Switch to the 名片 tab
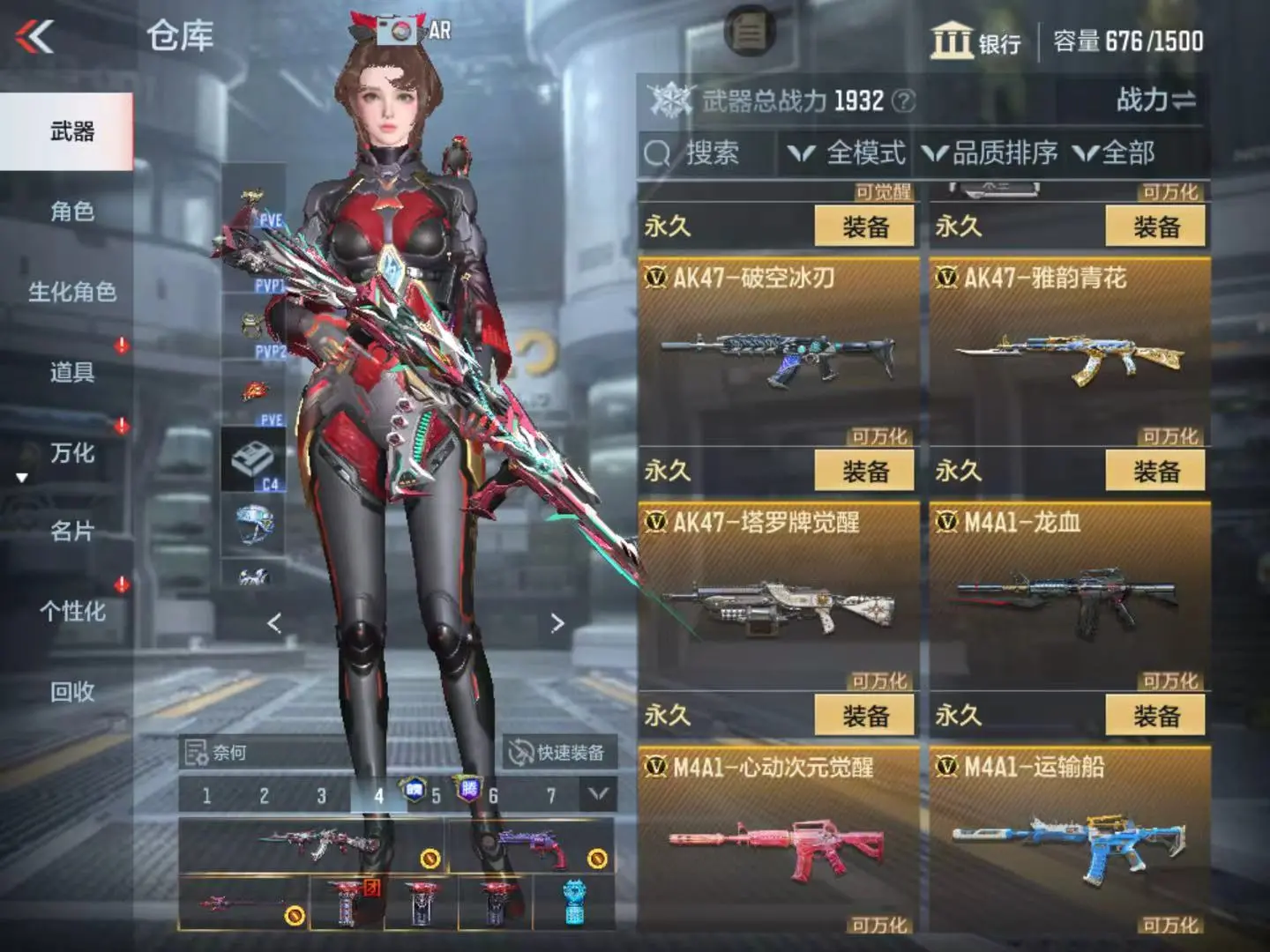Screen dimensions: 1270x952 [71, 532]
